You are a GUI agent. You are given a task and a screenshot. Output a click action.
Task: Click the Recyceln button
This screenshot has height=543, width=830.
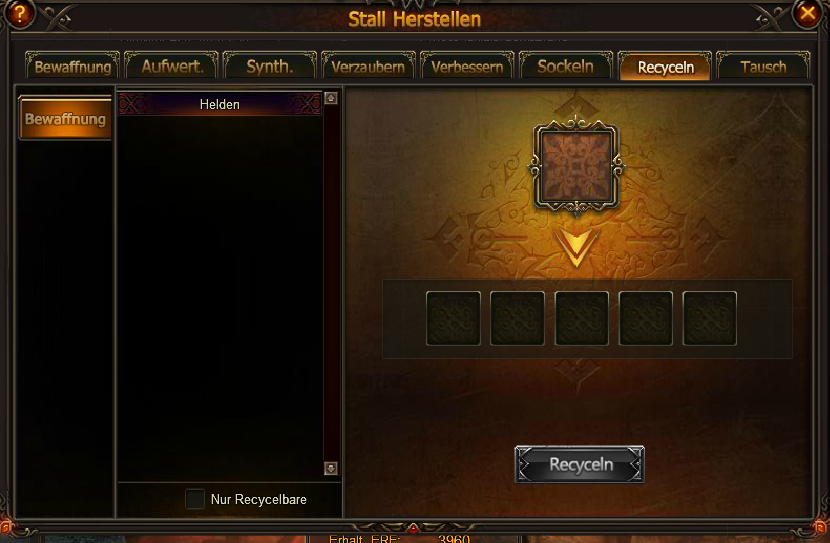click(580, 465)
